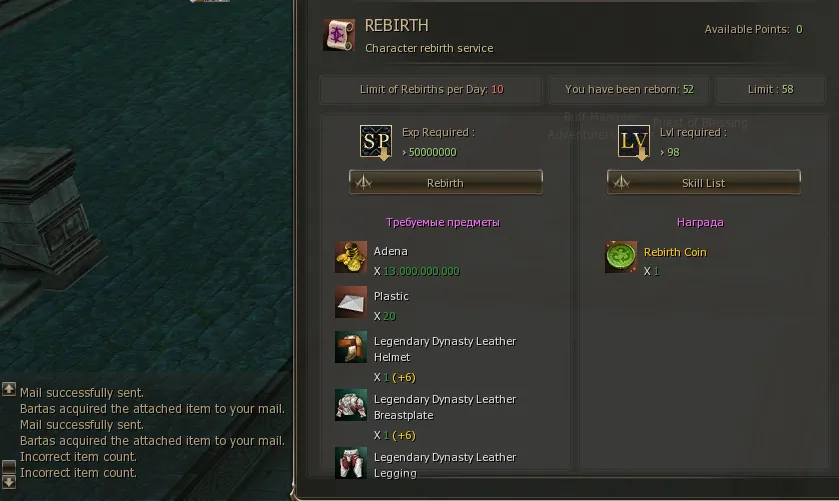This screenshot has width=839, height=501.
Task: Select Legendary Dynasty Leather Helmet icon
Action: [x=351, y=348]
